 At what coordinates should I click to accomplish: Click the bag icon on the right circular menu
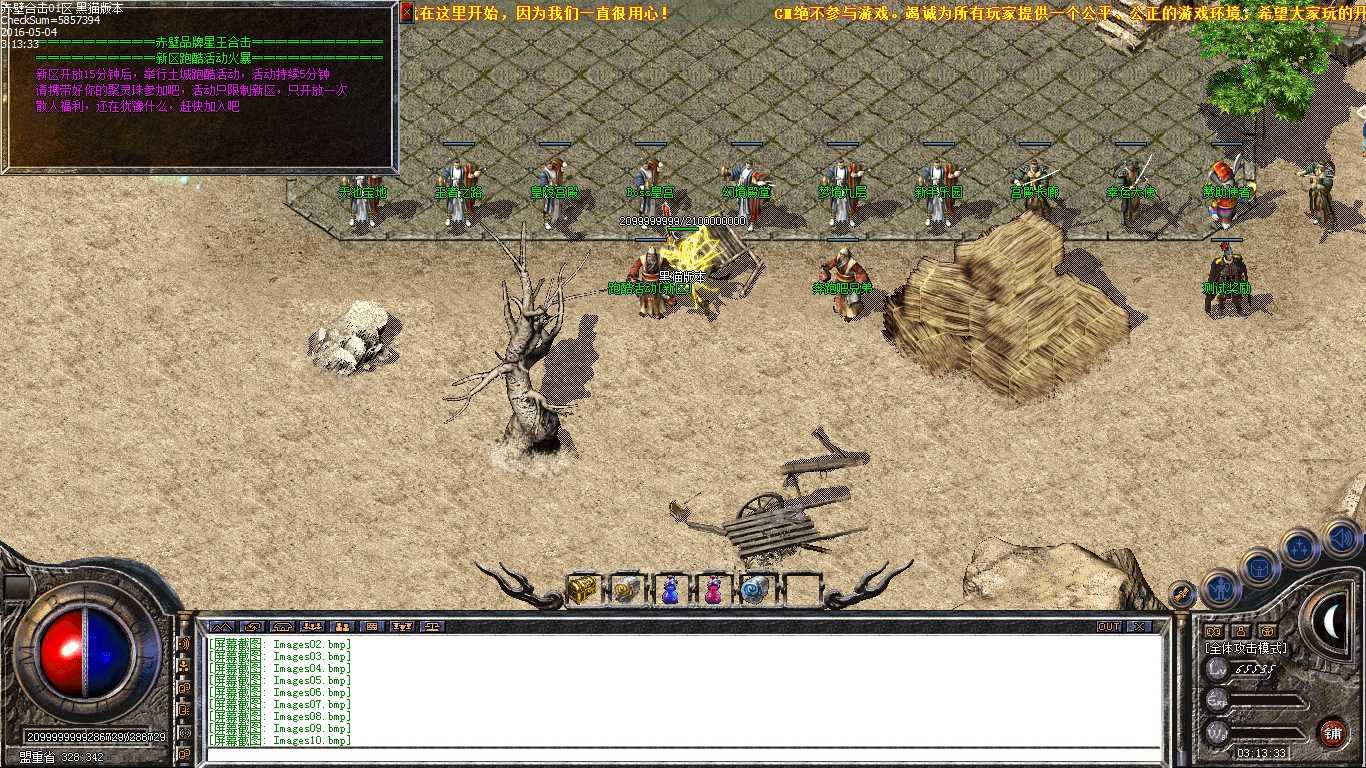pos(1258,568)
